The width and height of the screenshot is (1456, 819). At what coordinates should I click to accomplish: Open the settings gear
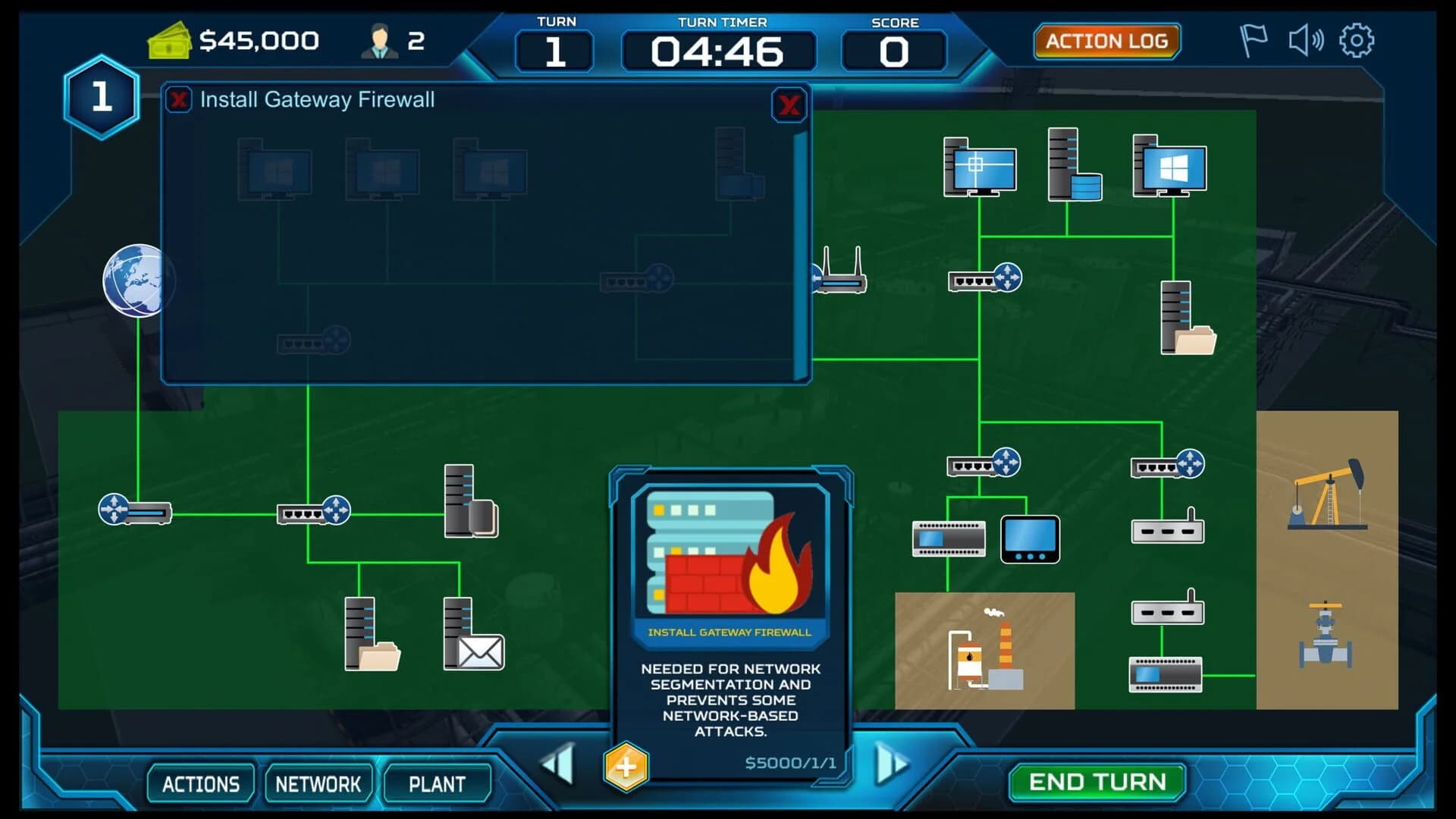(1357, 41)
